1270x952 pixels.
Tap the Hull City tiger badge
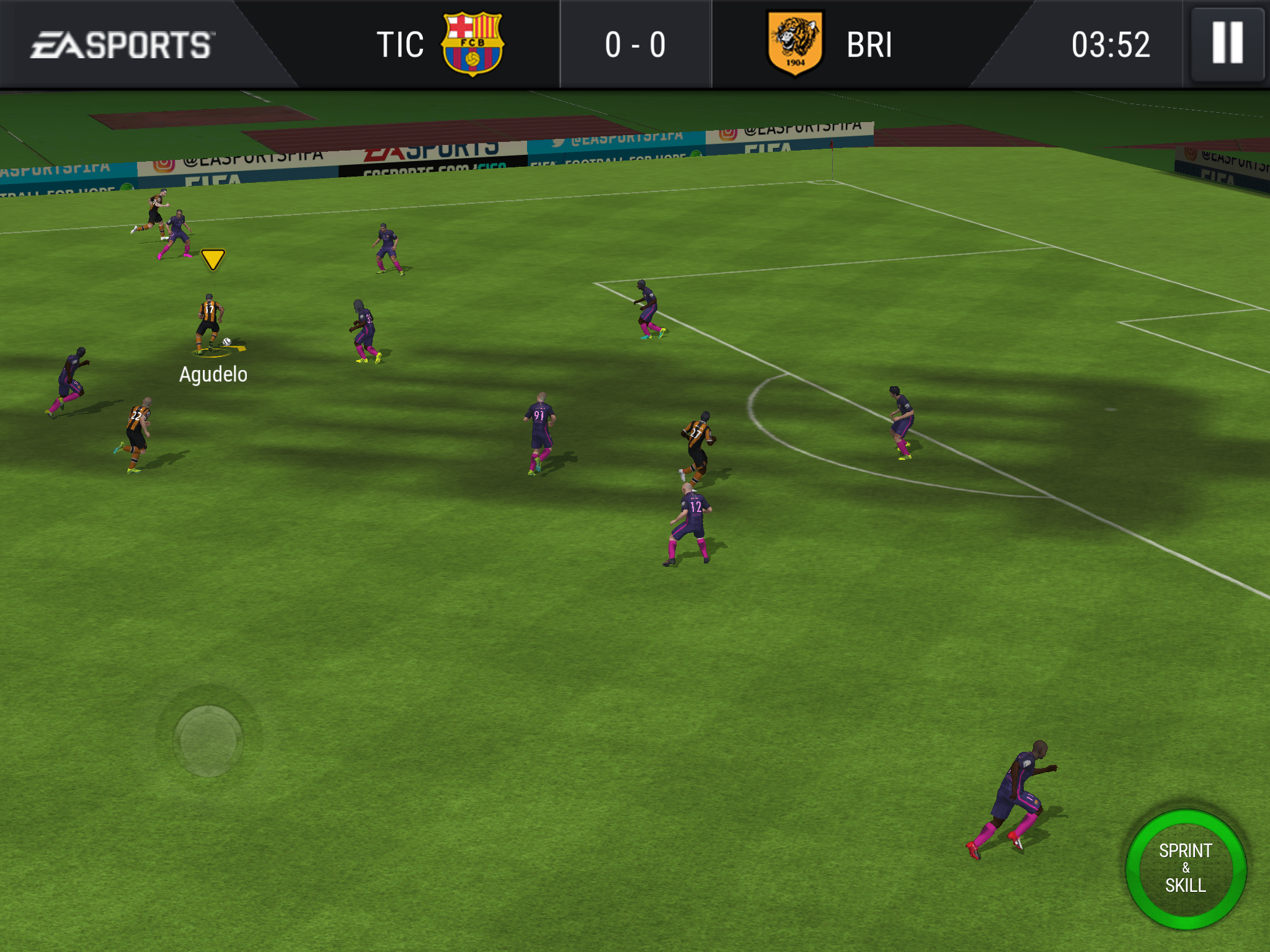click(796, 43)
